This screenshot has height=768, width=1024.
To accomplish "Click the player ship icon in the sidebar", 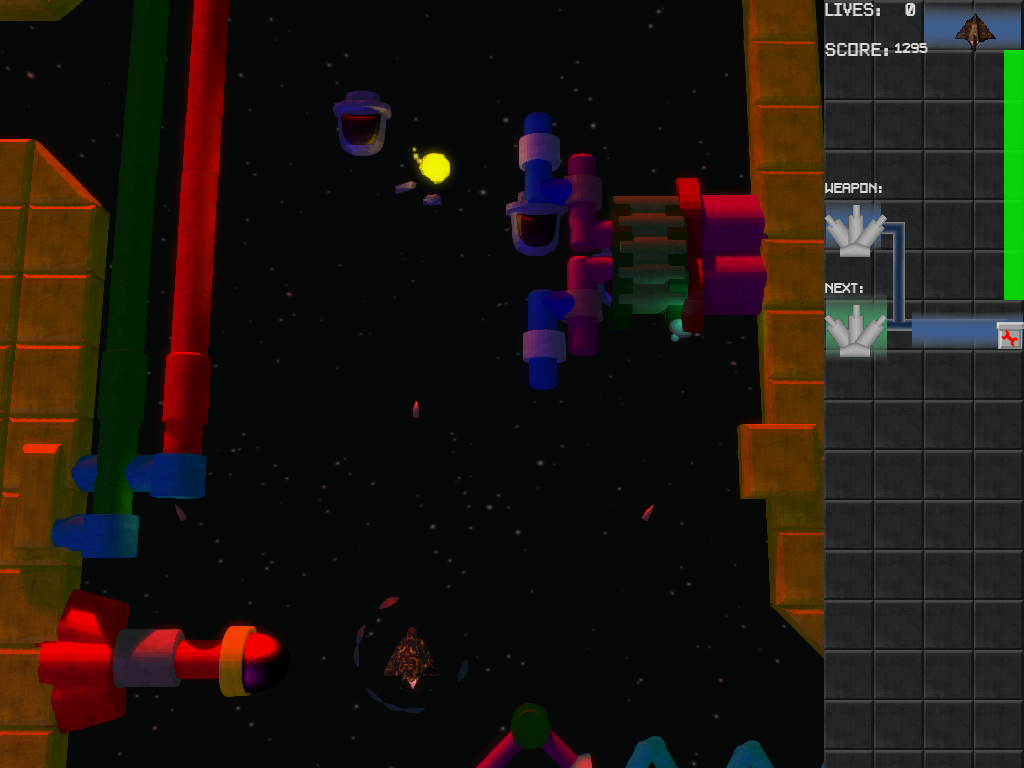I will [x=973, y=30].
